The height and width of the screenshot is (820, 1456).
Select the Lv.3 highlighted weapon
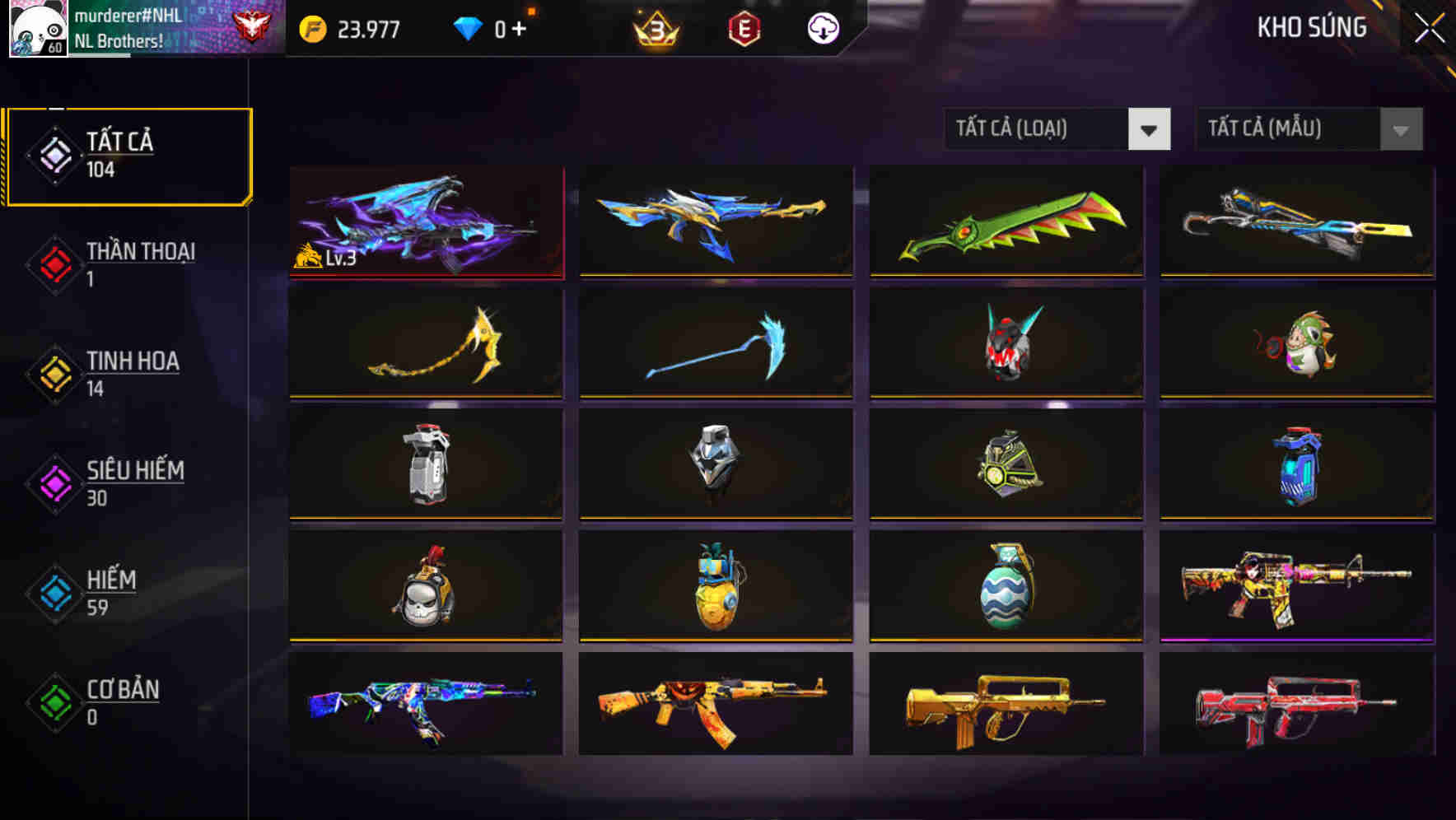point(425,223)
